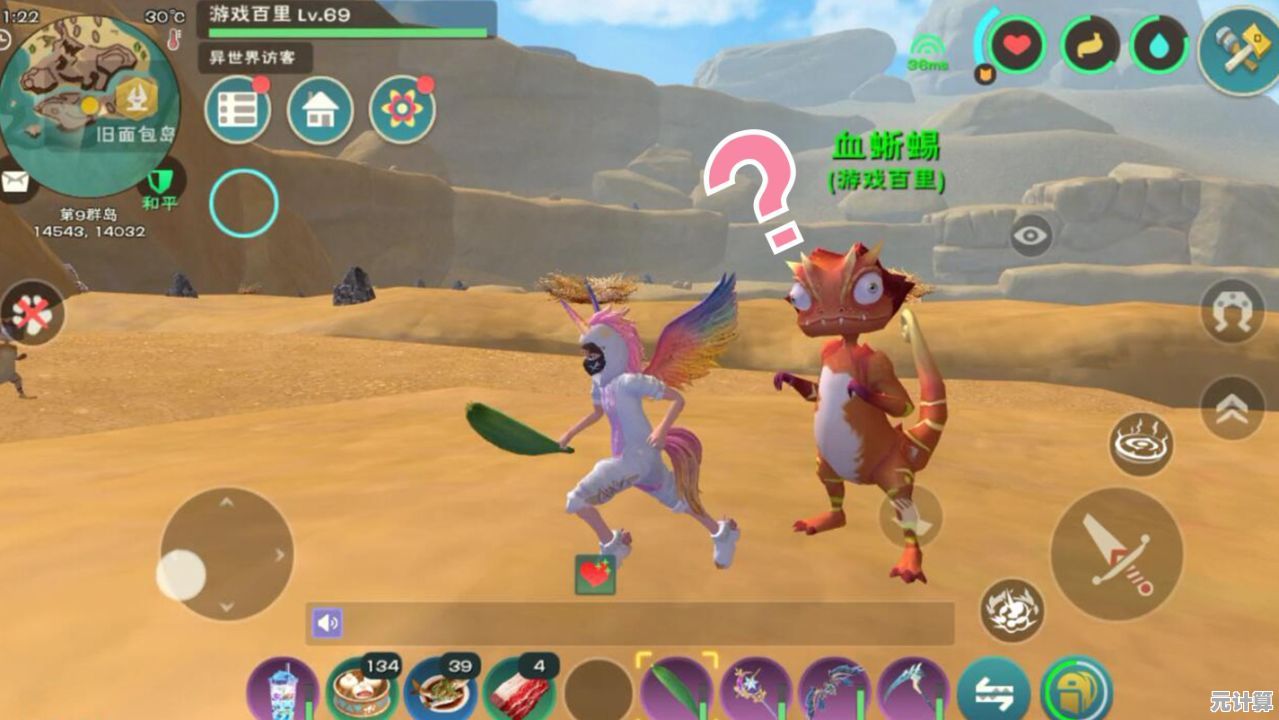Open the mail envelope icon

coord(15,181)
